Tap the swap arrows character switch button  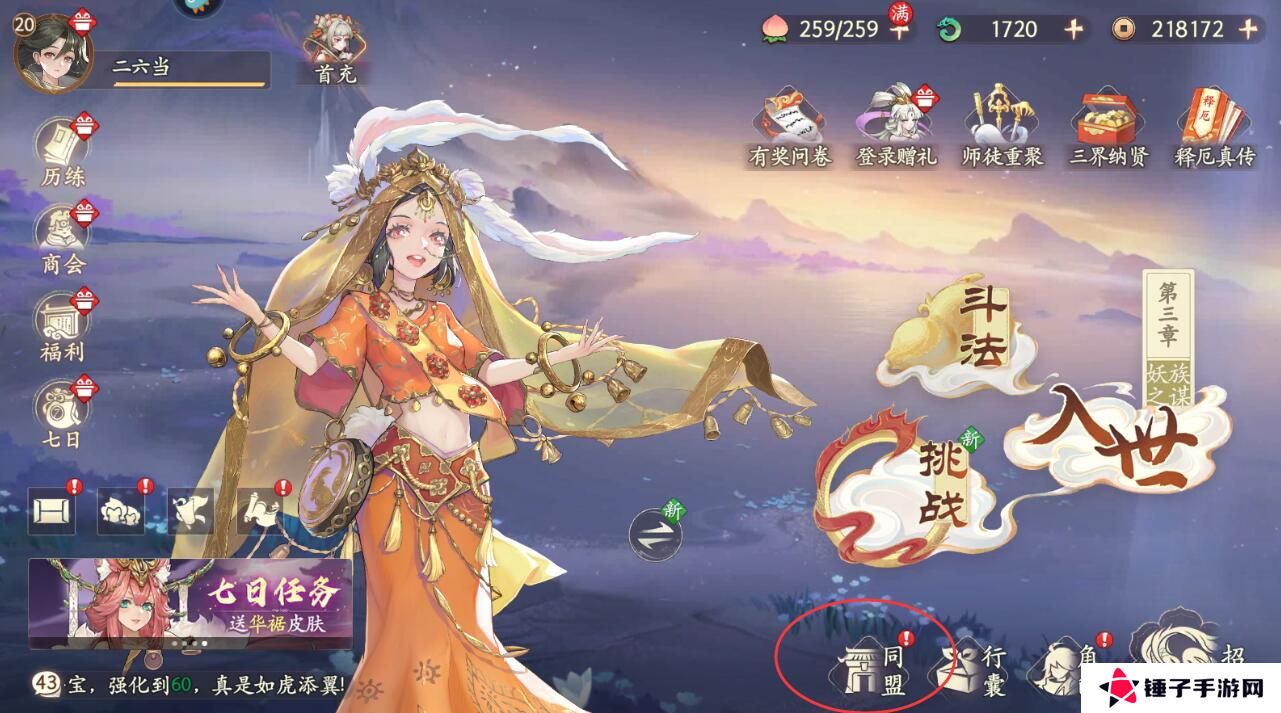(x=655, y=534)
